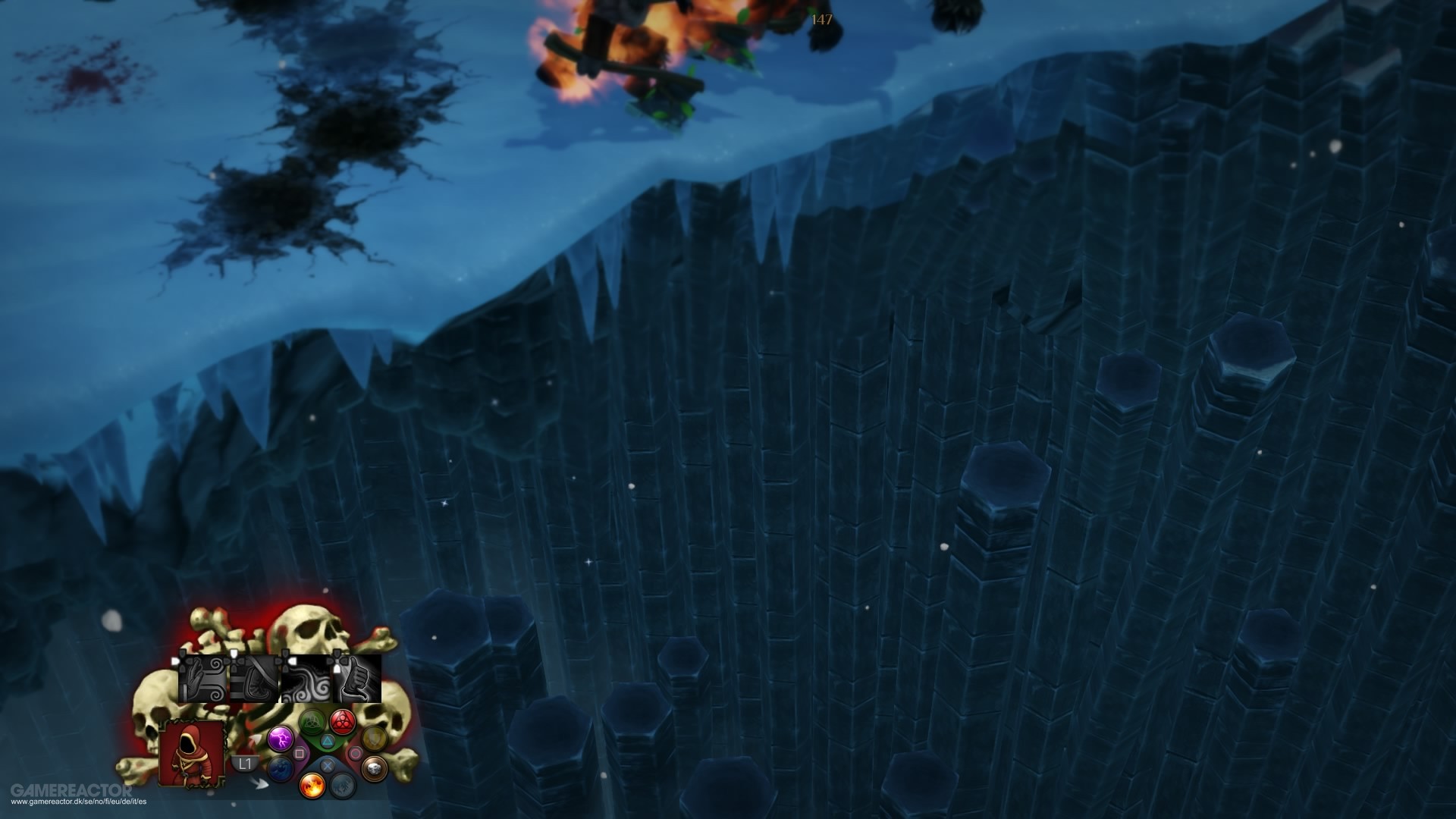Select the green Life element orb
Screen dimensions: 1456x819
point(311,722)
